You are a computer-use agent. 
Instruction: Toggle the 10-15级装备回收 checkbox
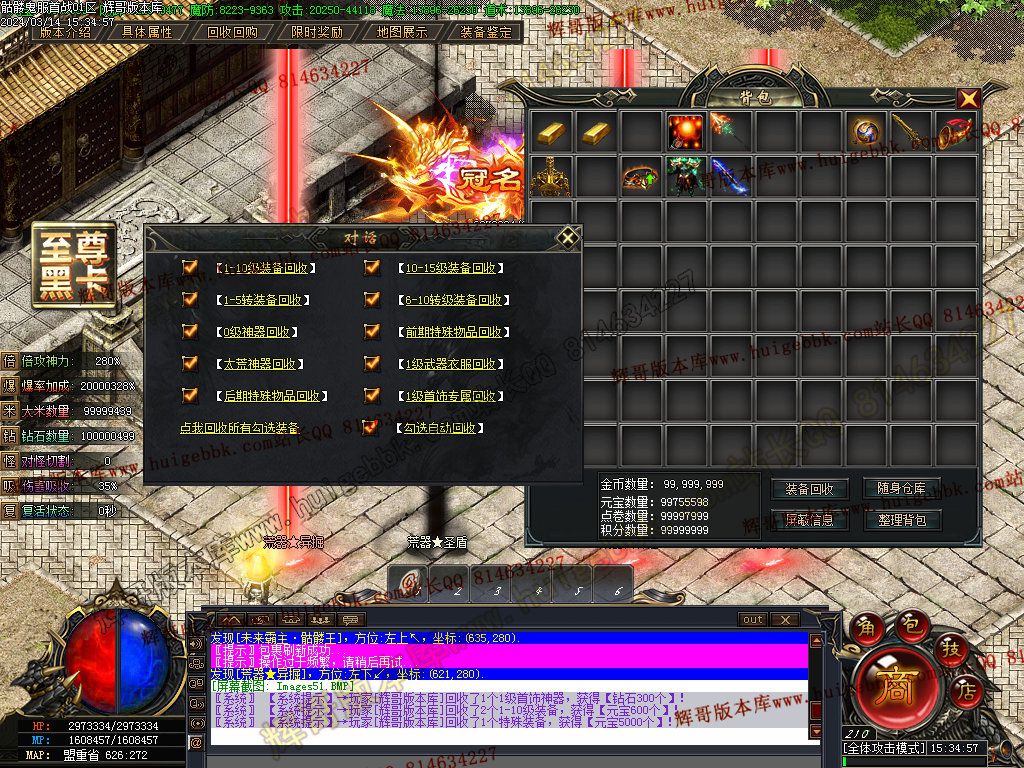(x=372, y=268)
